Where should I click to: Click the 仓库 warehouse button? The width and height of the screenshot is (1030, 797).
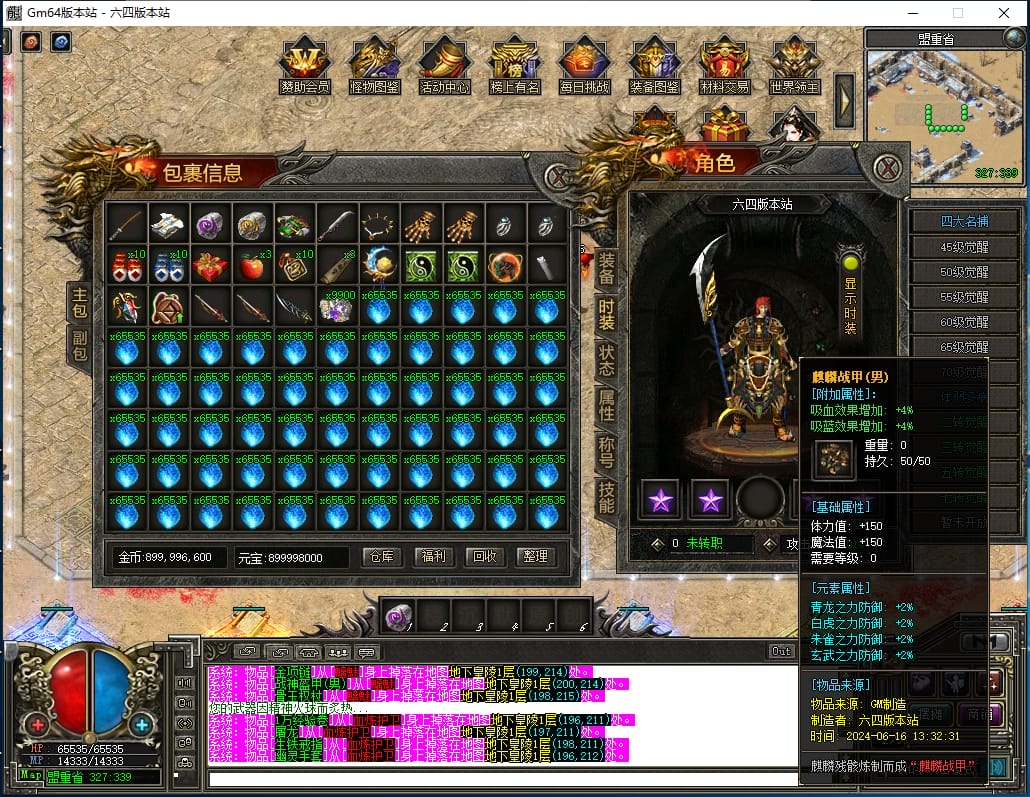click(x=382, y=557)
